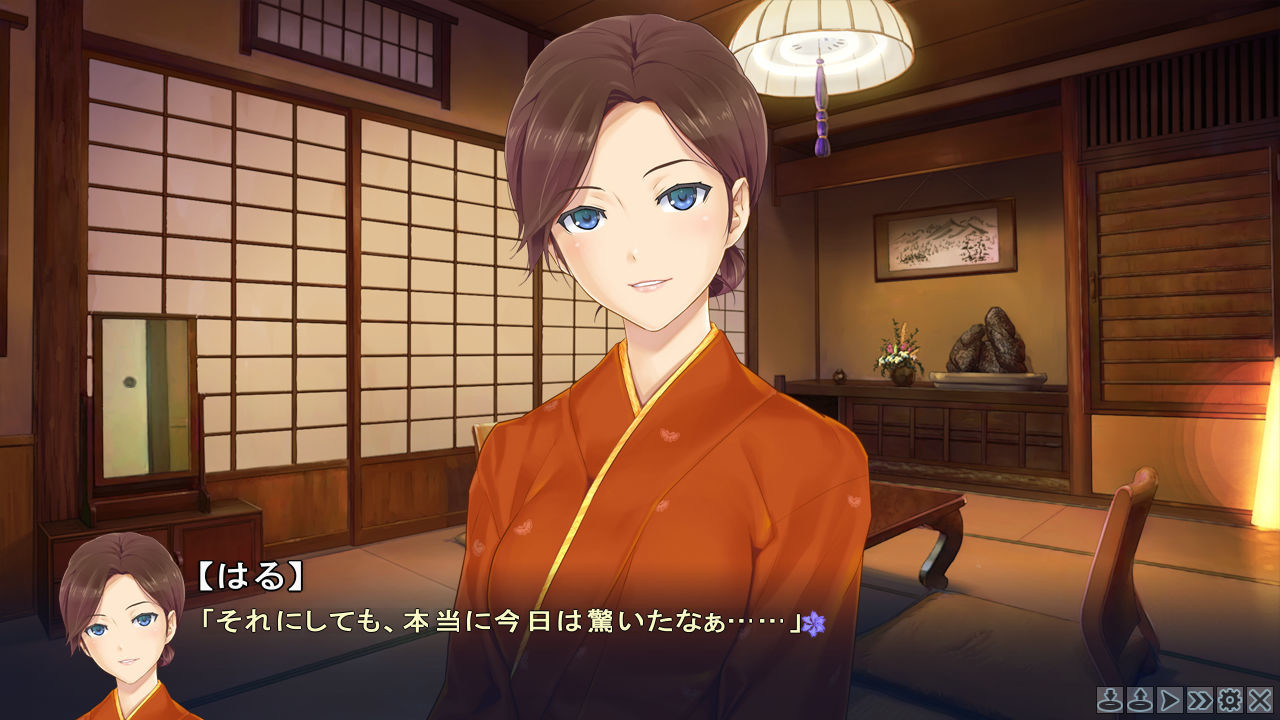Hide the message window with the X icon
The height and width of the screenshot is (720, 1280).
tap(1258, 701)
